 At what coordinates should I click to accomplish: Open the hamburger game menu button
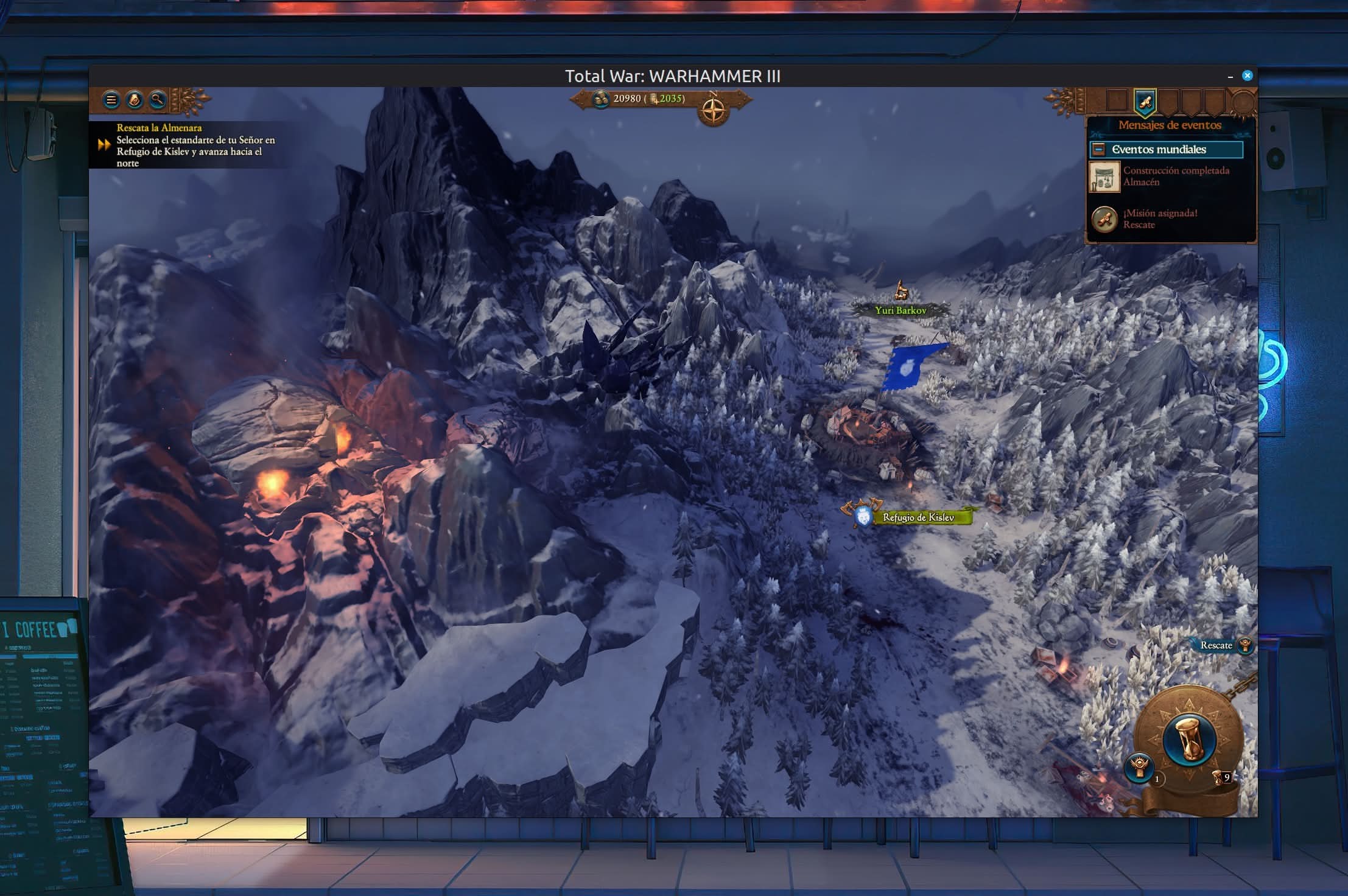pos(111,100)
